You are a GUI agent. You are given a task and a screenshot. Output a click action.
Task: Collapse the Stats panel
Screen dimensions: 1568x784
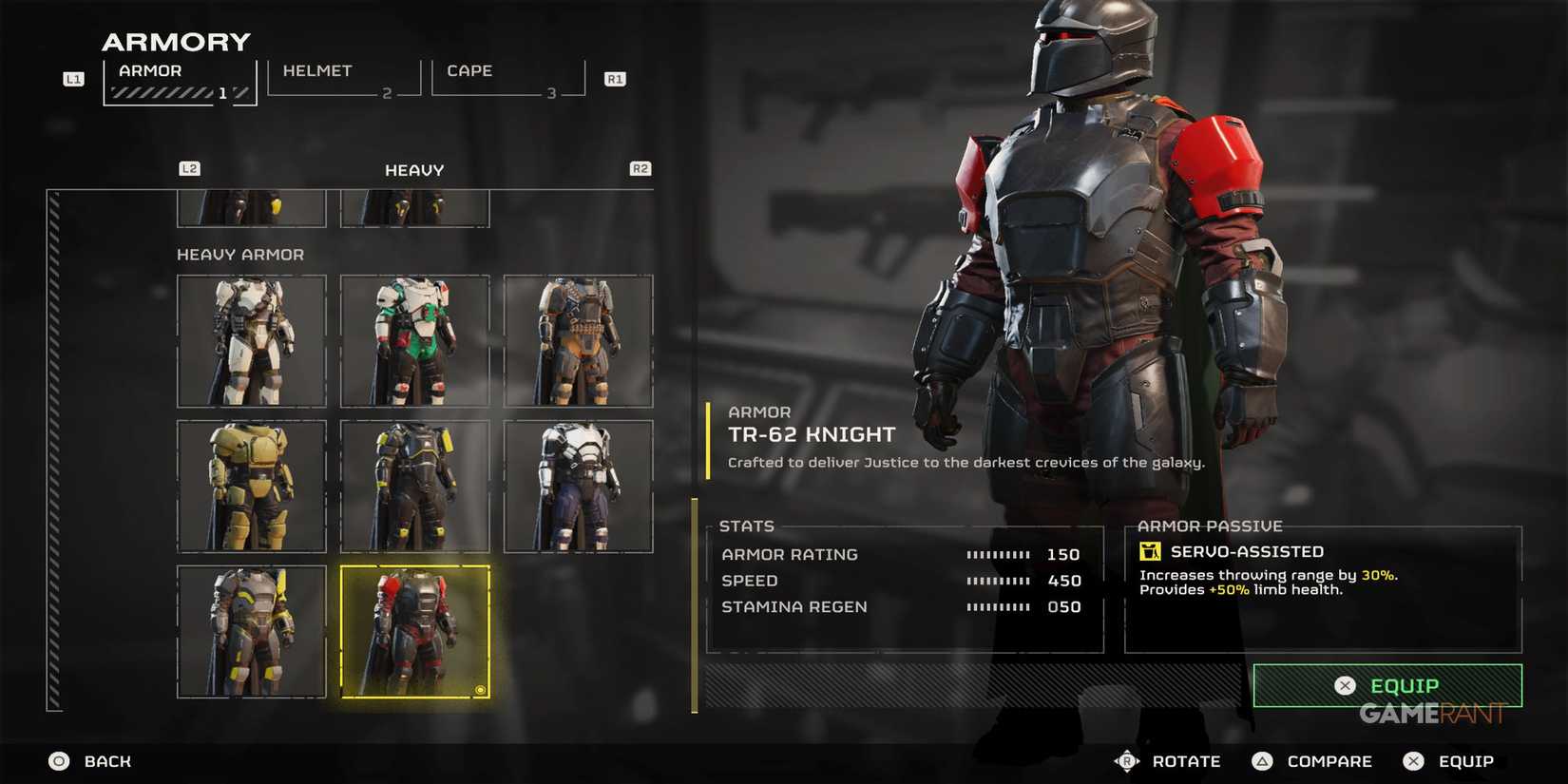click(x=747, y=526)
